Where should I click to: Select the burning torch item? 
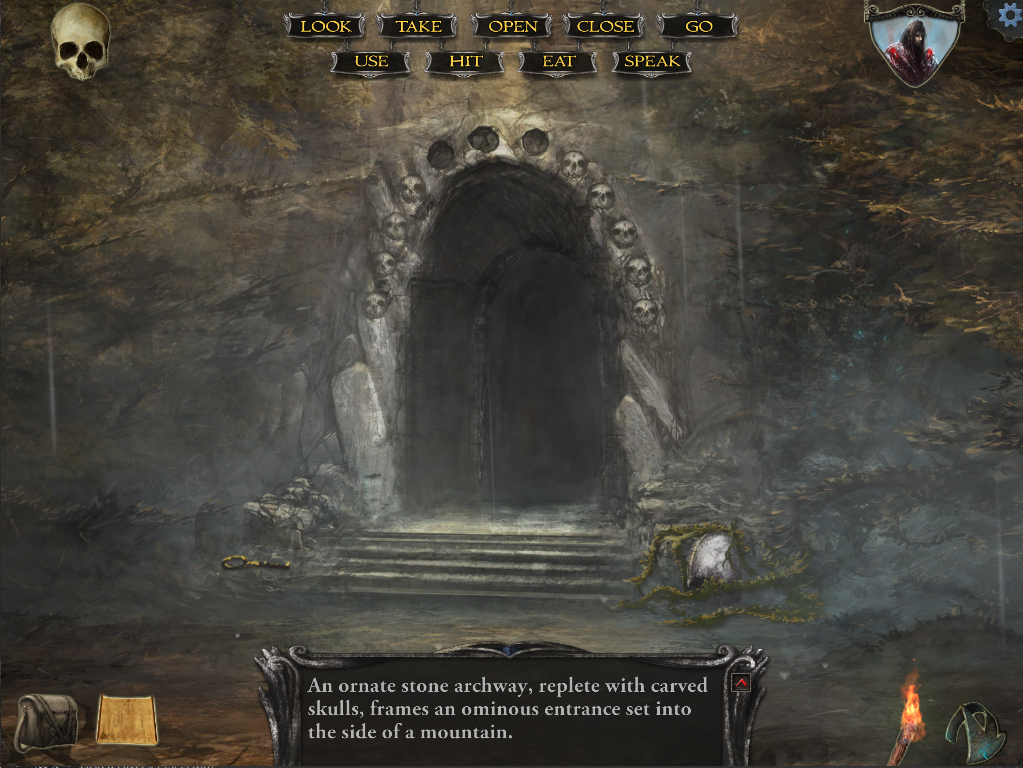(x=908, y=715)
